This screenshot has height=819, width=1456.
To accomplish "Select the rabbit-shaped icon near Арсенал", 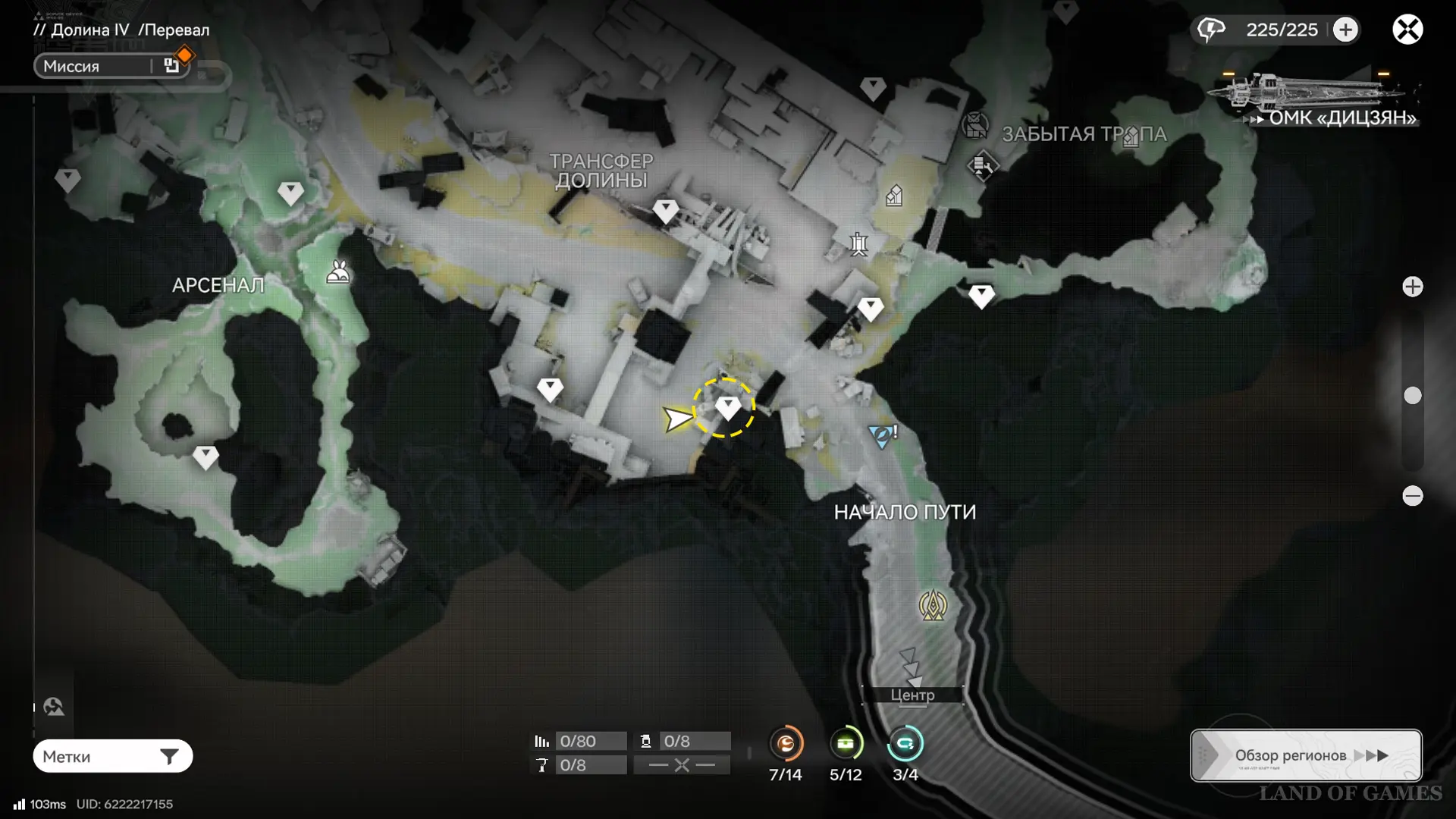I will pos(338,271).
